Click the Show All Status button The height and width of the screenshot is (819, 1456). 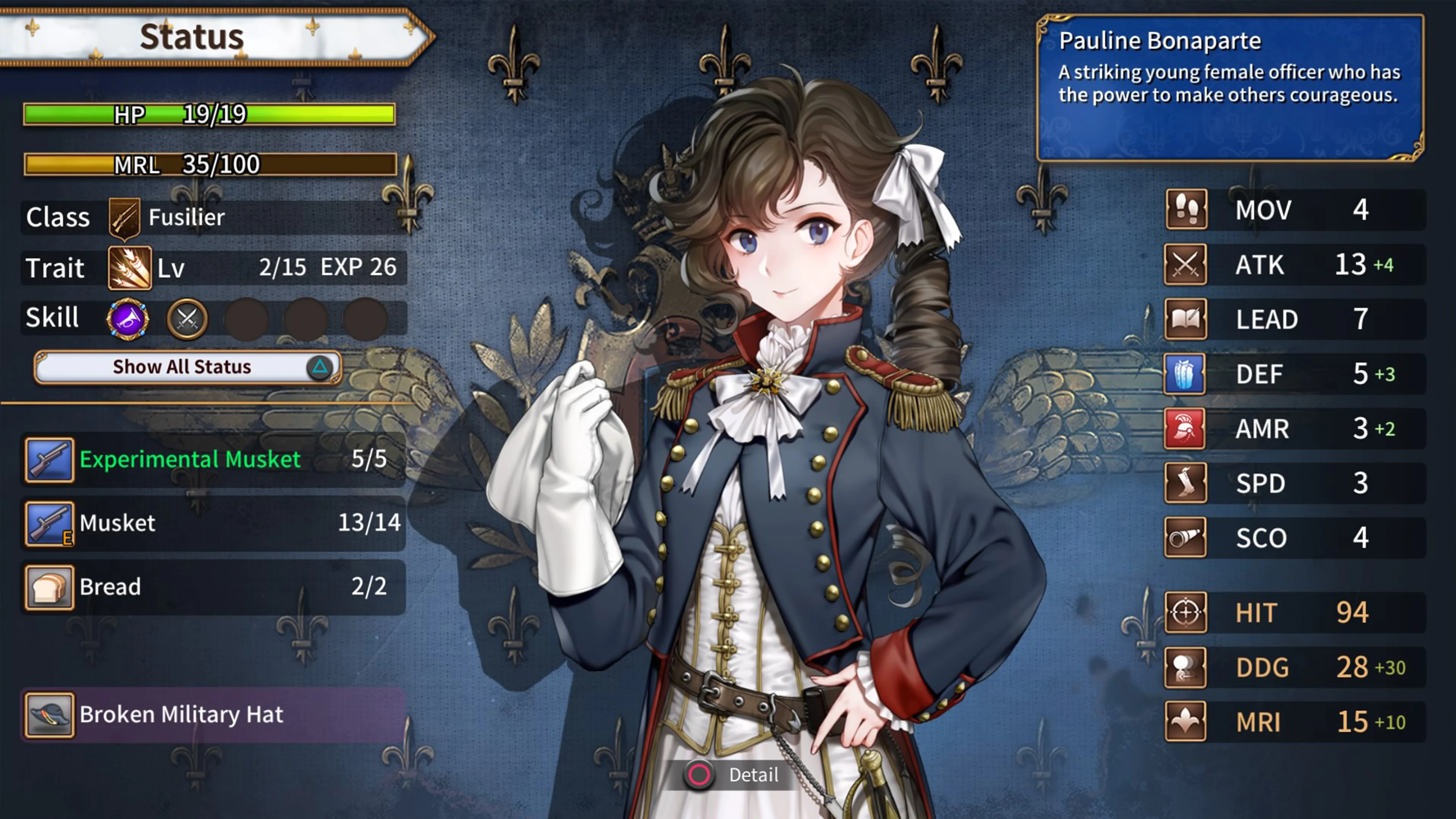point(188,367)
